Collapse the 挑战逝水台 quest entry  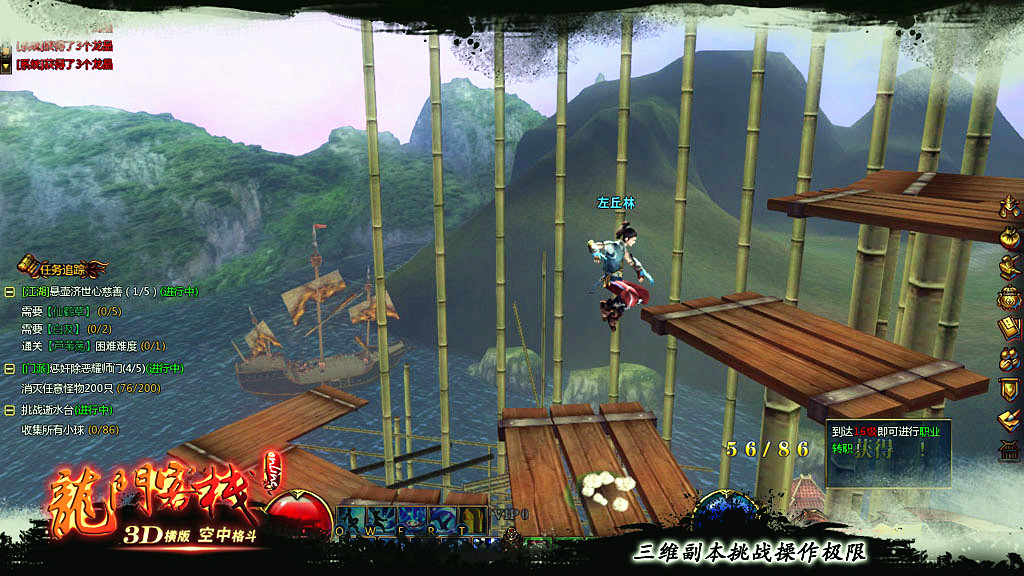pyautogui.click(x=9, y=410)
